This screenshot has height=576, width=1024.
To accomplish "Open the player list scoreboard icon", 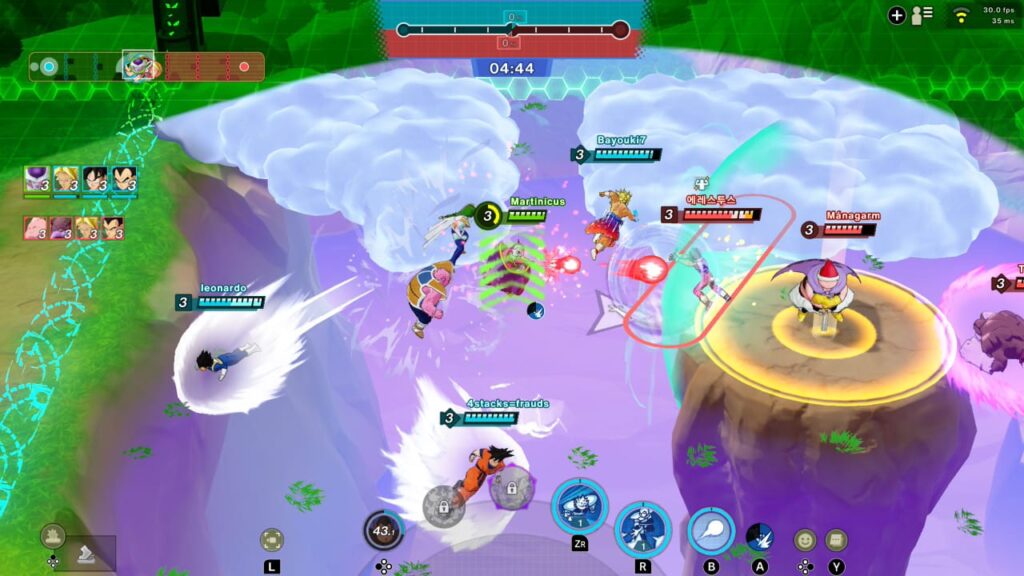I will (922, 15).
